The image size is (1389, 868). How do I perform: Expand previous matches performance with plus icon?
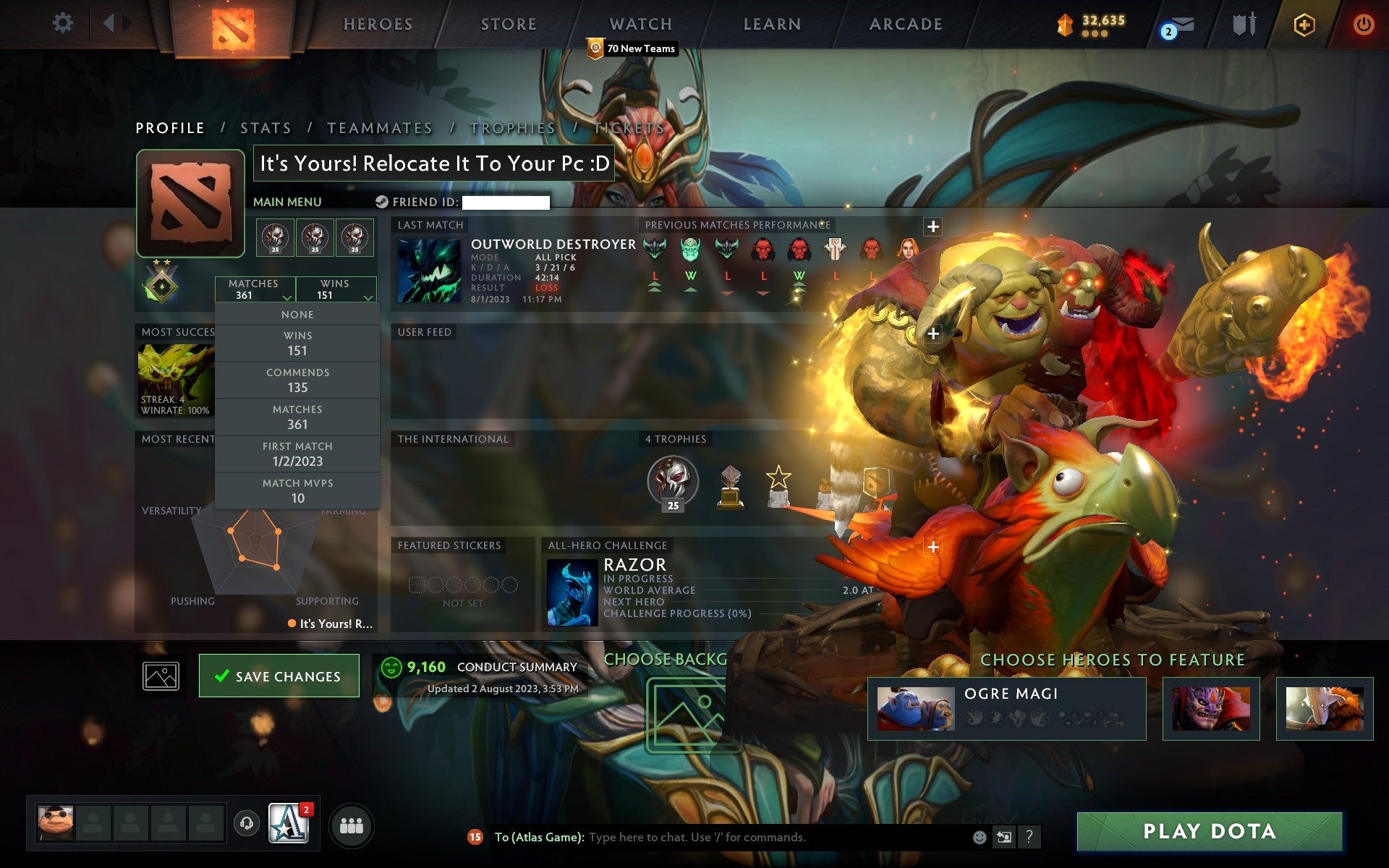tap(933, 226)
